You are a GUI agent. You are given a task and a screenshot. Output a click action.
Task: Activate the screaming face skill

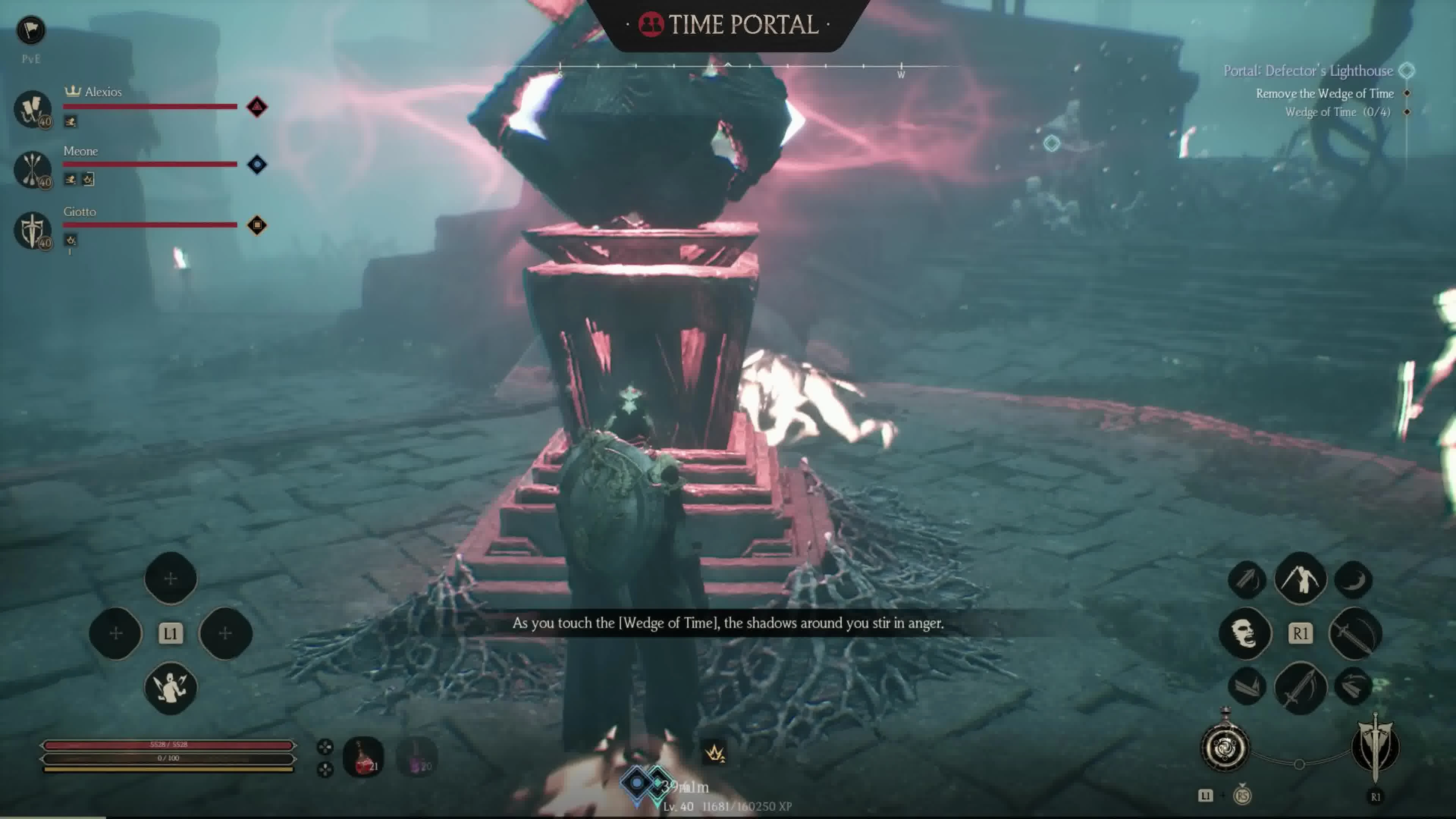1245,633
